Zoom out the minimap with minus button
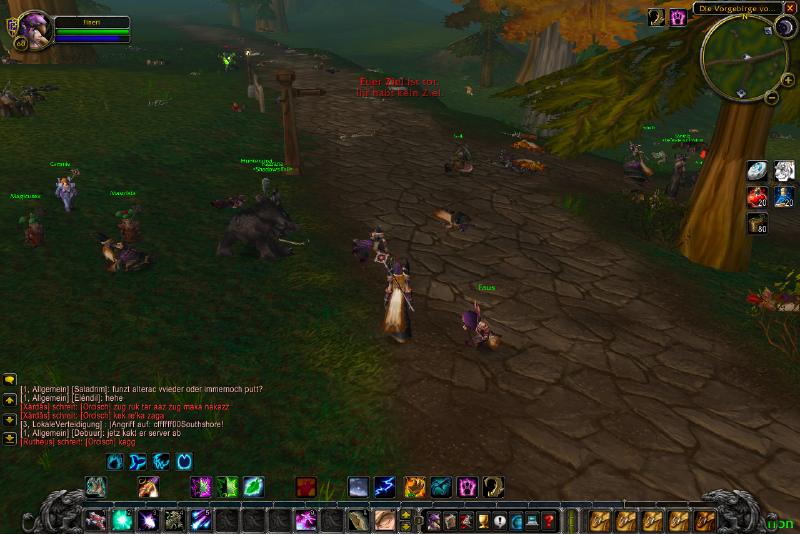 pyautogui.click(x=772, y=98)
